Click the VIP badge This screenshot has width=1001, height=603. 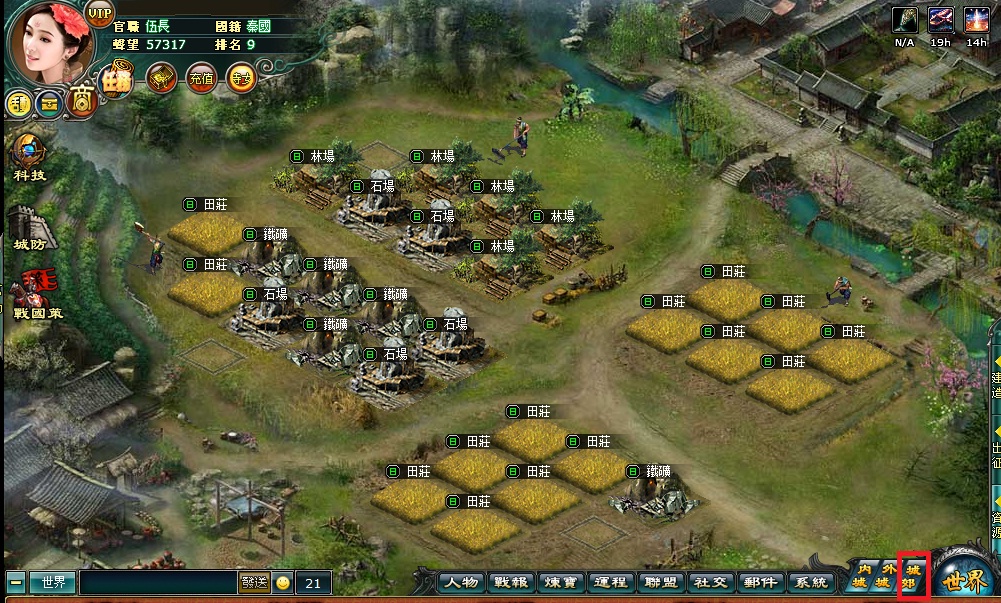(x=100, y=13)
